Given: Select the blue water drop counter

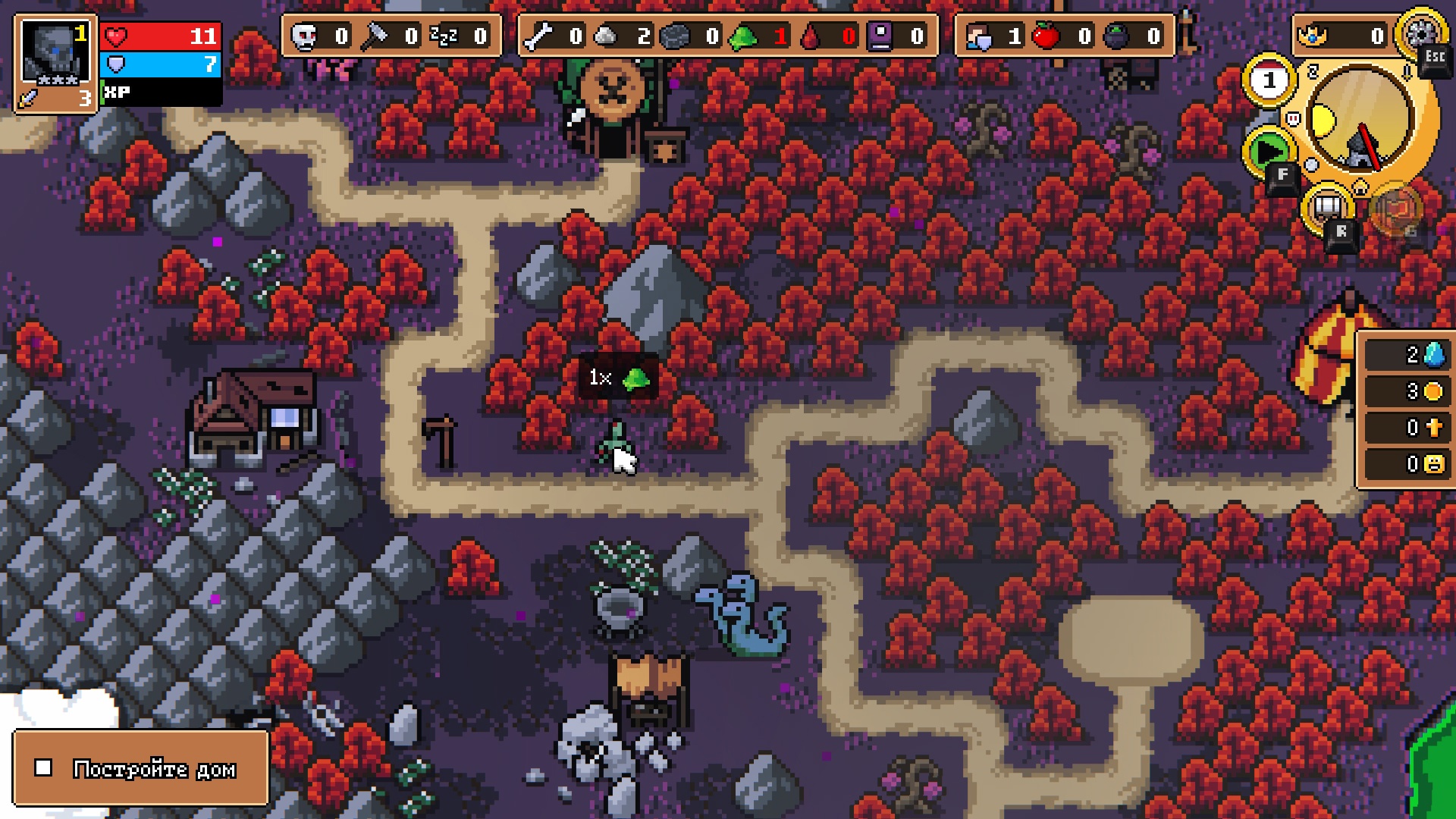Looking at the screenshot, I should pyautogui.click(x=1408, y=355).
